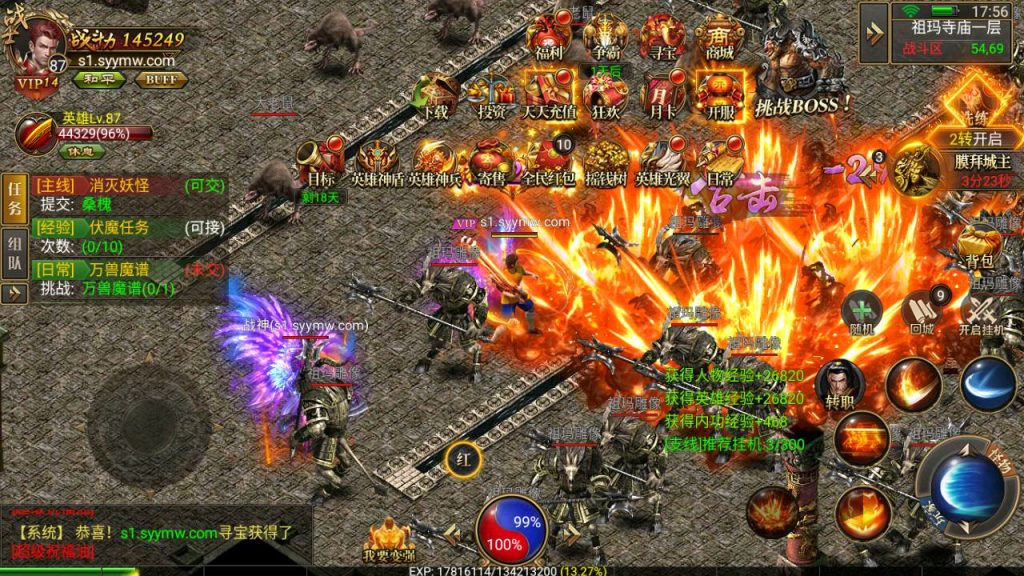Open the 摇钱树 money tree

(x=606, y=161)
